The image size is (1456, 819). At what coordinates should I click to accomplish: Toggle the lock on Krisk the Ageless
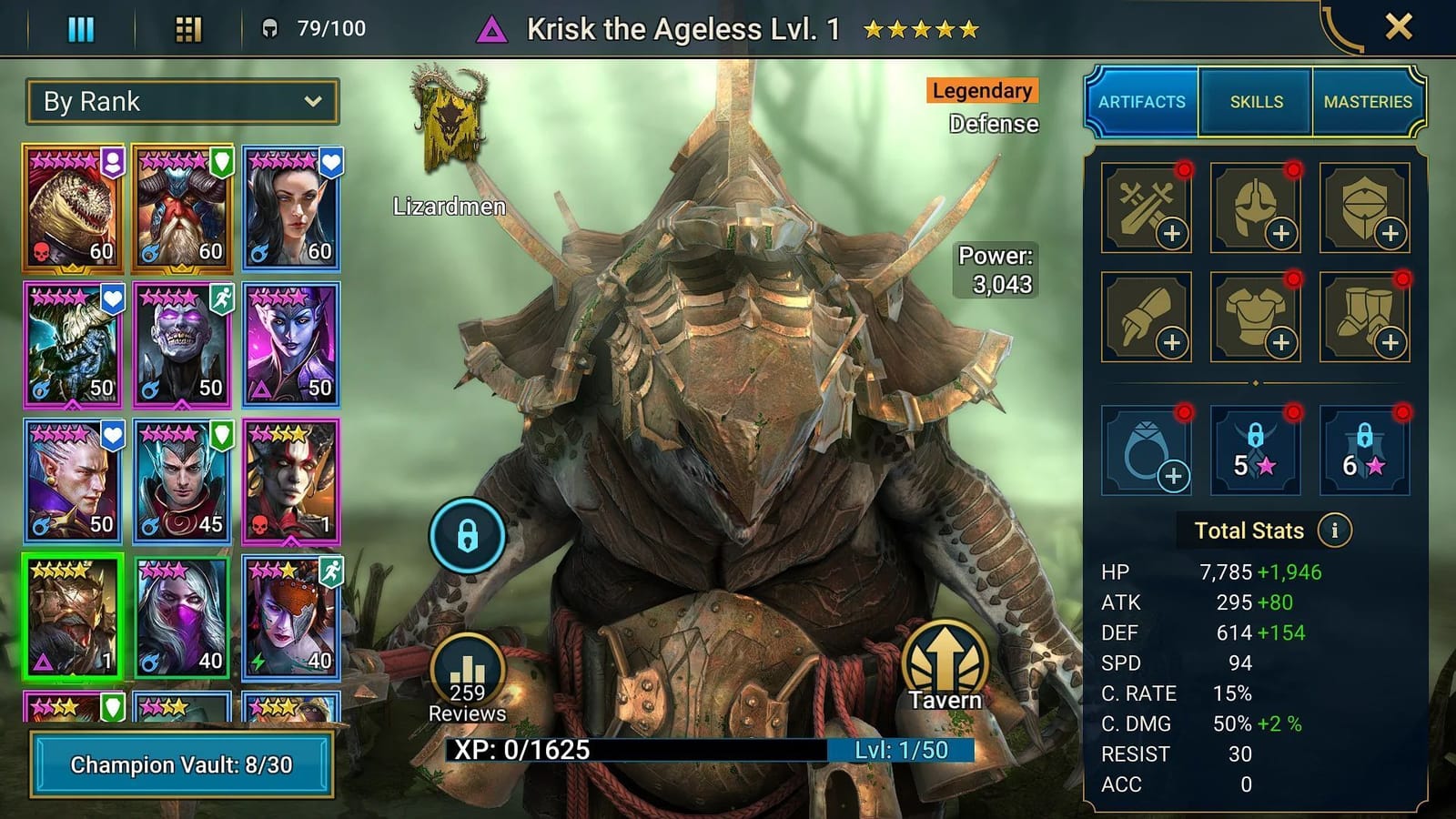[467, 536]
